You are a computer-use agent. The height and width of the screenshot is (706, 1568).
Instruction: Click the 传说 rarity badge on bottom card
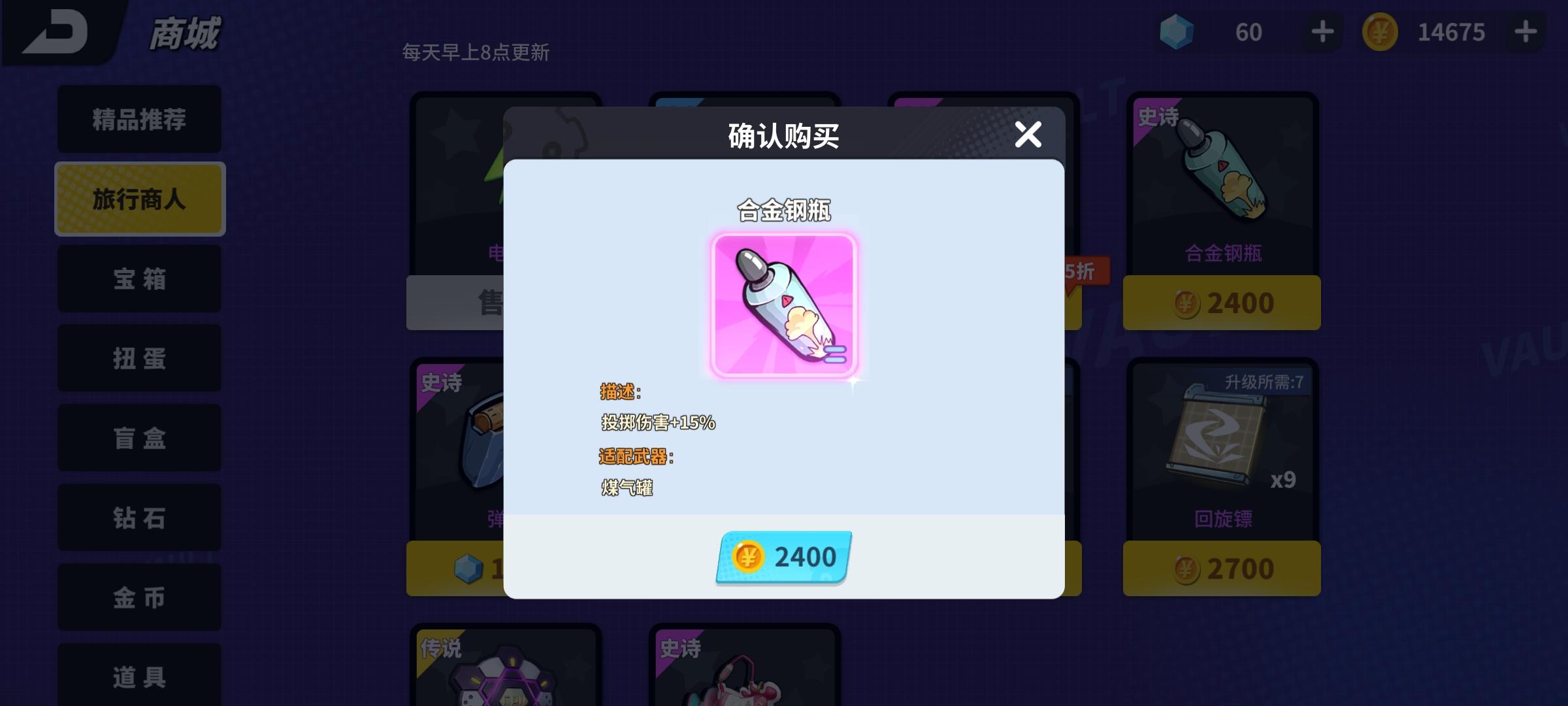click(440, 648)
